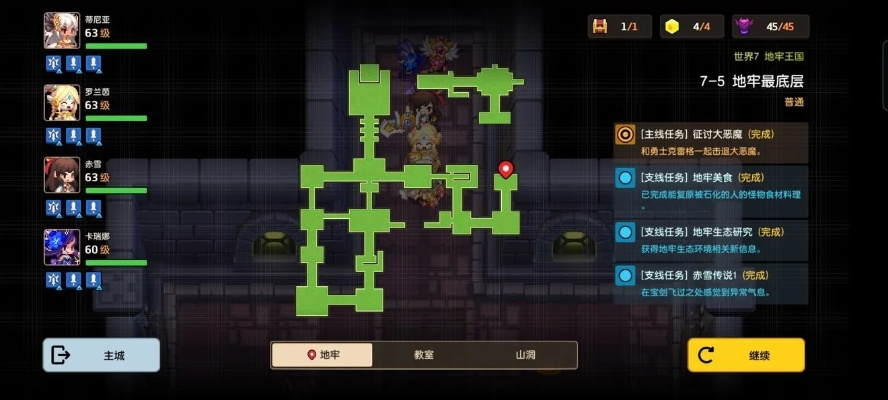Switch to the 地牢 map tab
The width and height of the screenshot is (888, 400).
323,355
